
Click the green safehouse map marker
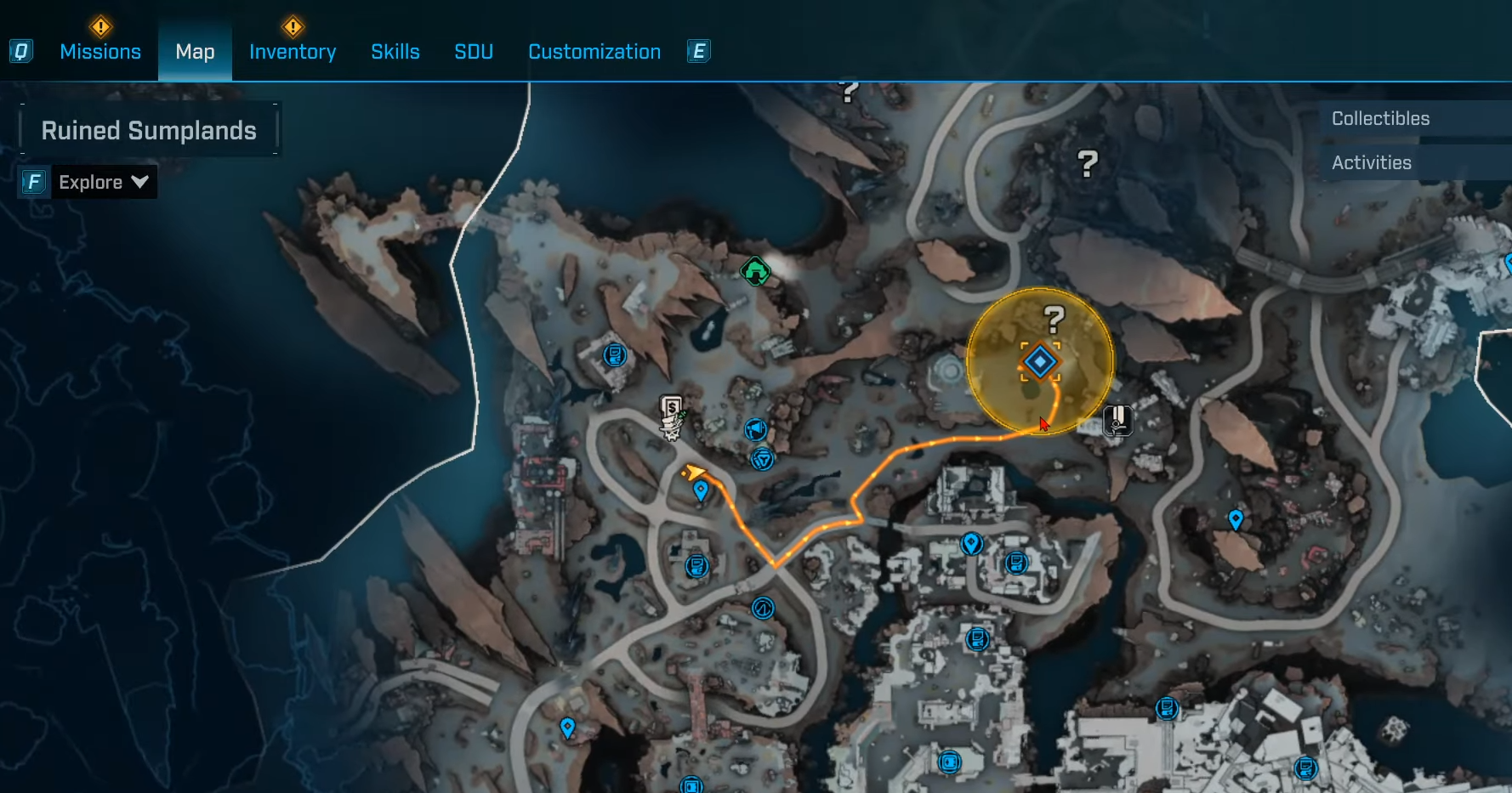coord(755,271)
